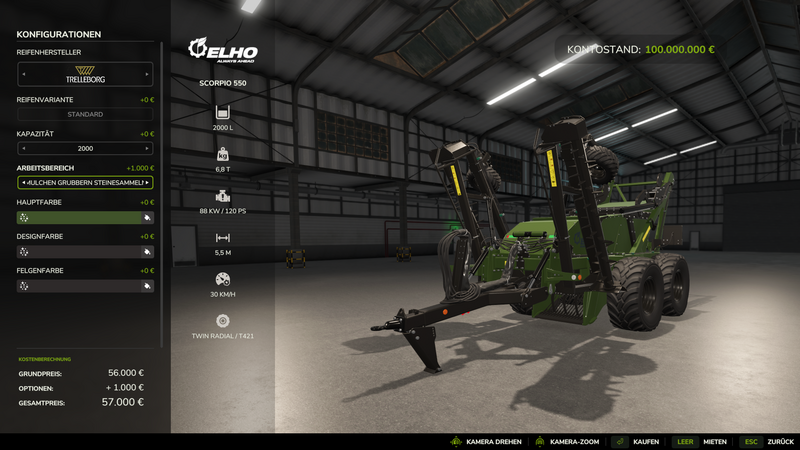Select previous tire manufacturer in Reifenhersteller
Screen dimensions: 800x450
pyautogui.click(x=22, y=74)
